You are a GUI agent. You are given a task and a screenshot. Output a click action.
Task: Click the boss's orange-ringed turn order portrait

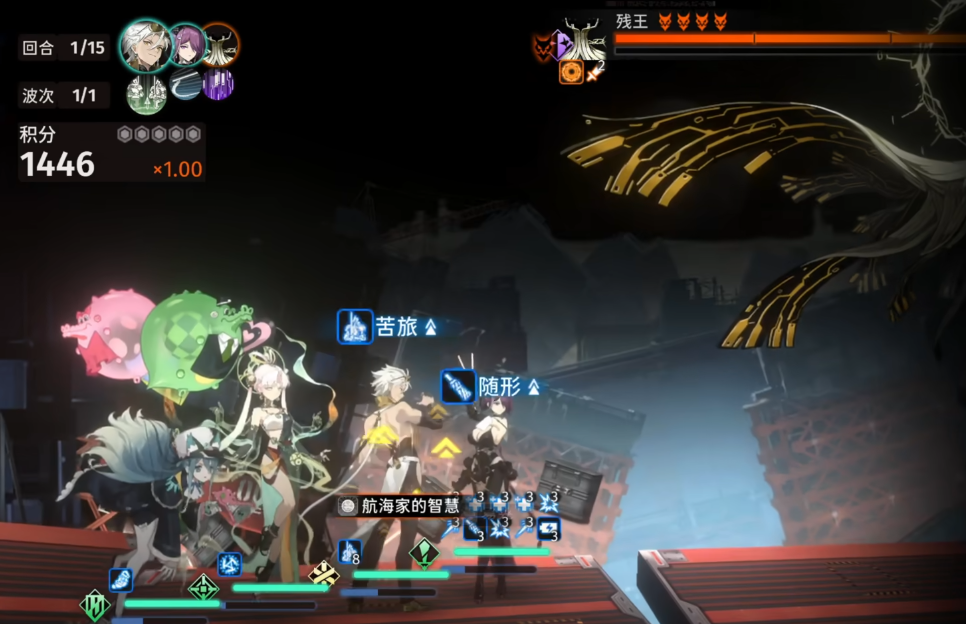(219, 44)
